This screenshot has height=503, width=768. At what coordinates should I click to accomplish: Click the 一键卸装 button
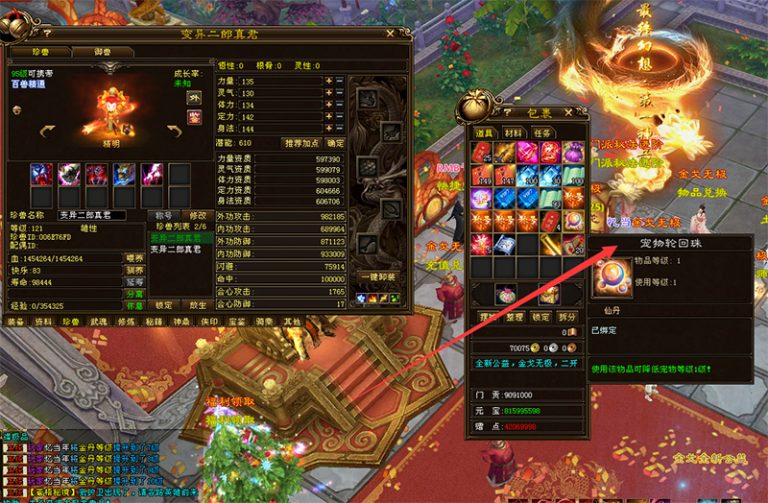pos(382,277)
